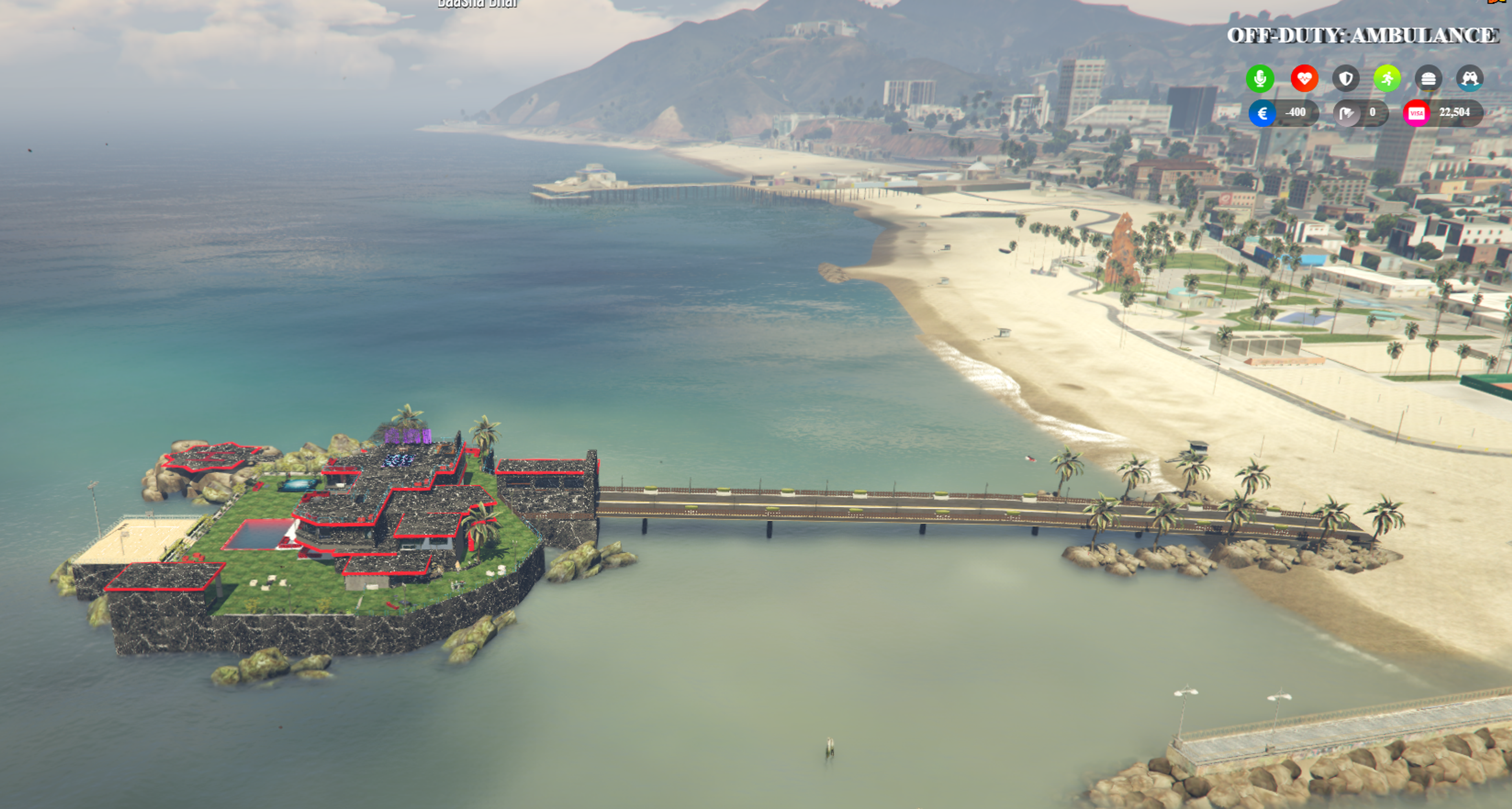Viewport: 1512px width, 809px height.
Task: Select the grey shower-head money icon
Action: click(x=1347, y=113)
